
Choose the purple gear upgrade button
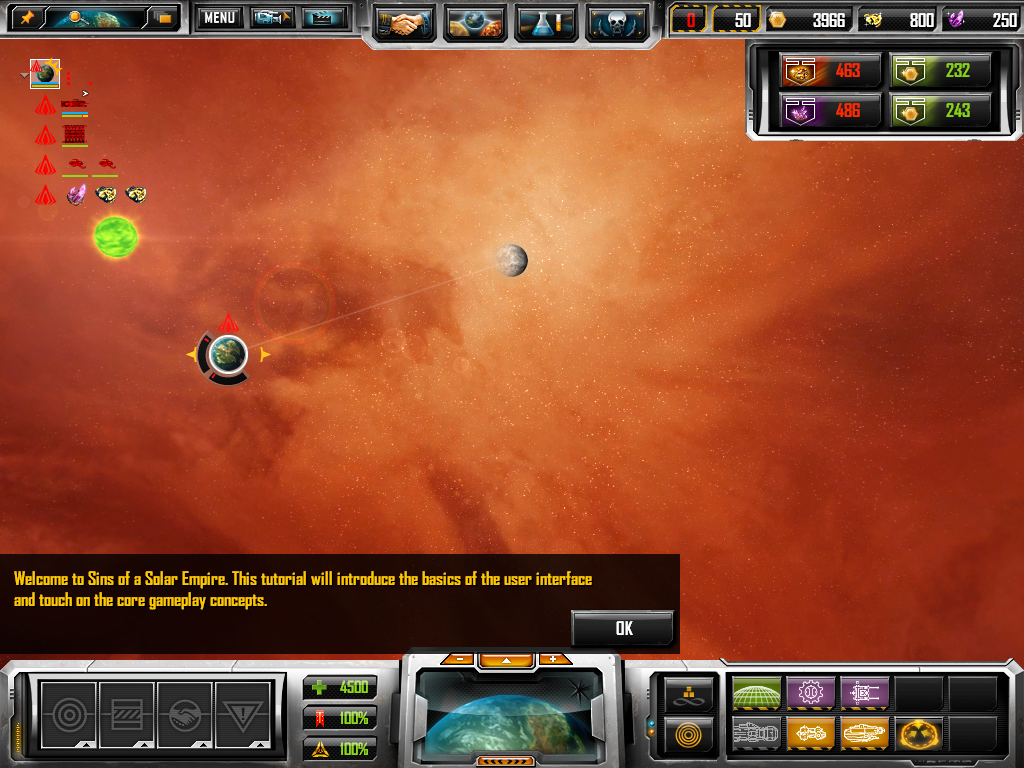[x=810, y=692]
